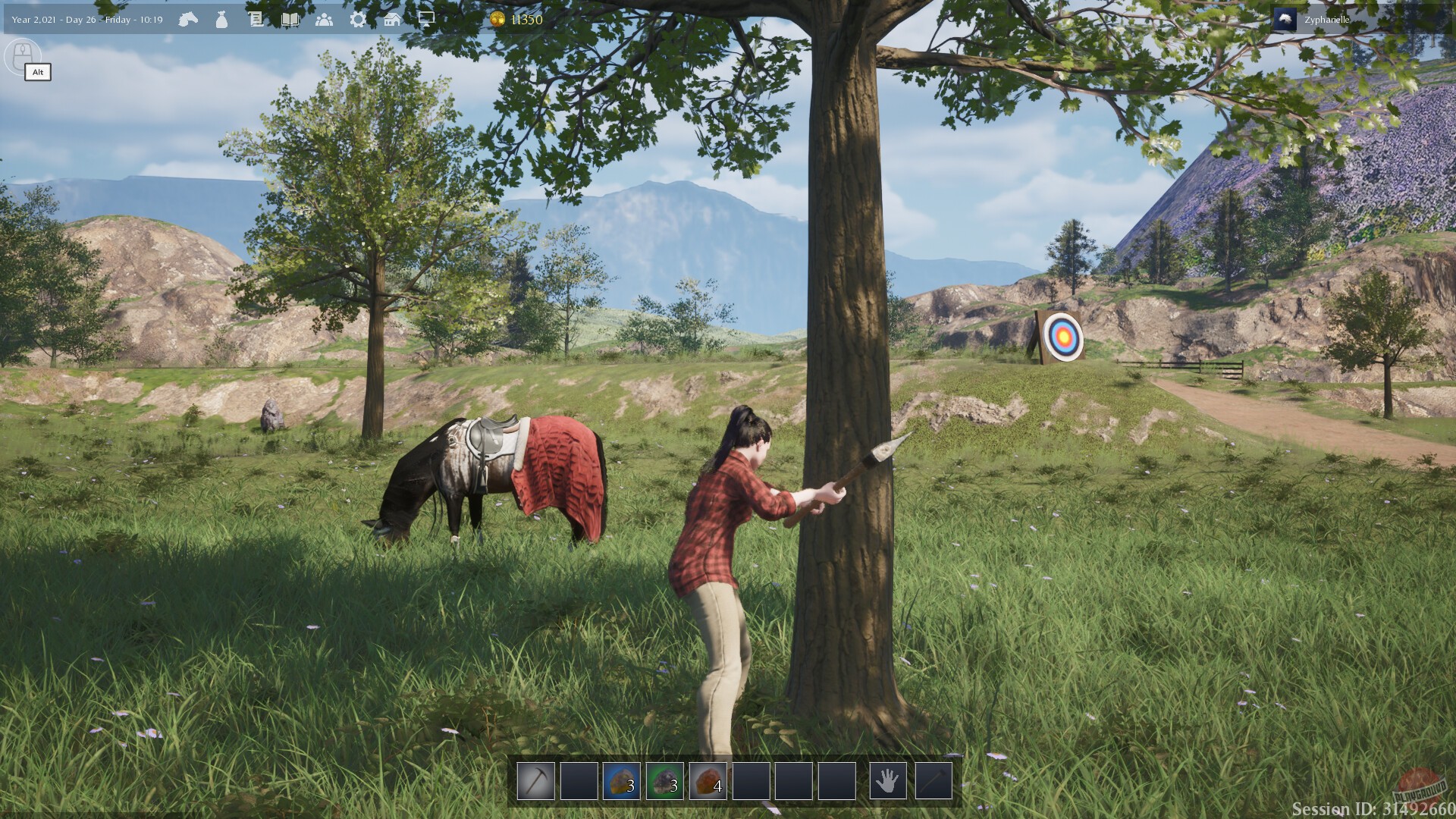Open the horse/stable menu icon
This screenshot has width=1456, height=819.
tap(187, 18)
